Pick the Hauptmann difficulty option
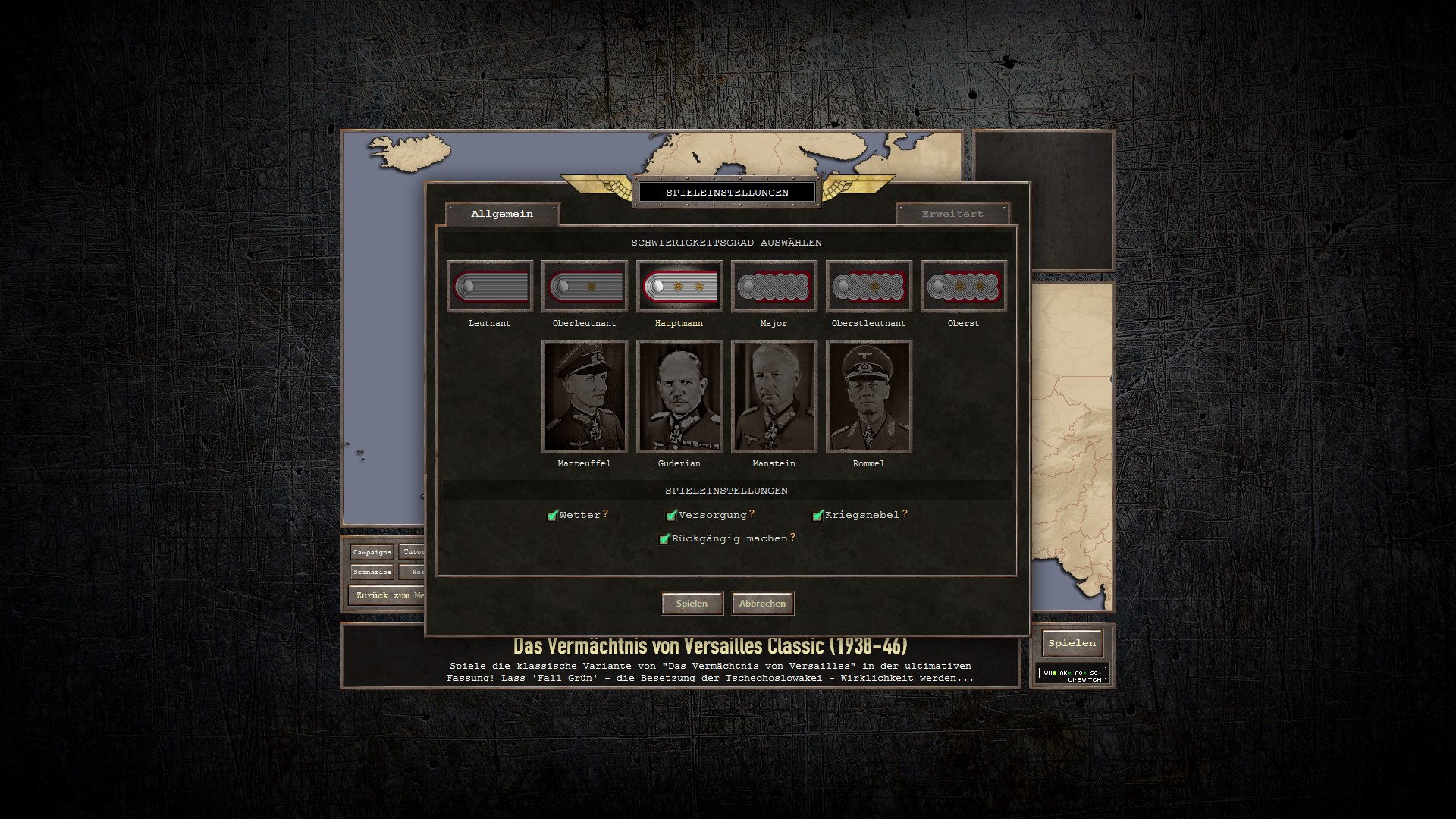 click(679, 287)
